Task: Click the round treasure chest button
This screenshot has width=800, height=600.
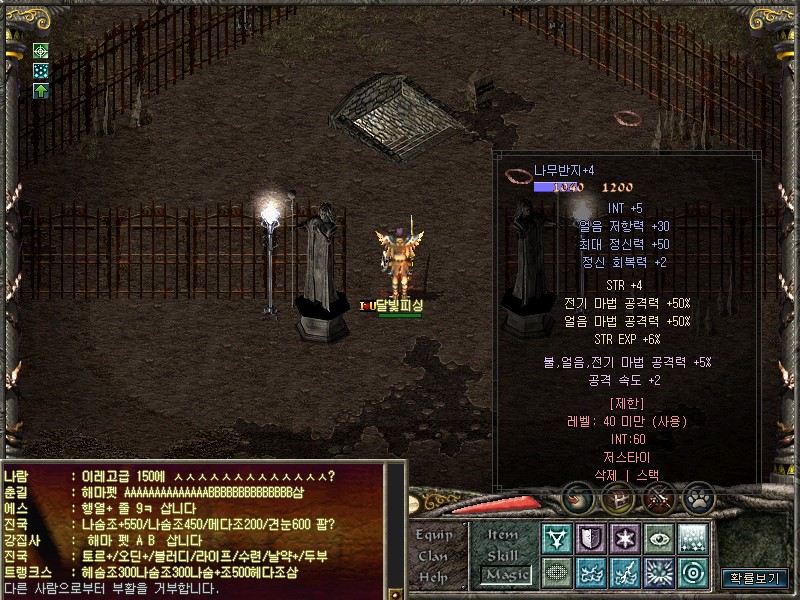Action: [x=617, y=497]
